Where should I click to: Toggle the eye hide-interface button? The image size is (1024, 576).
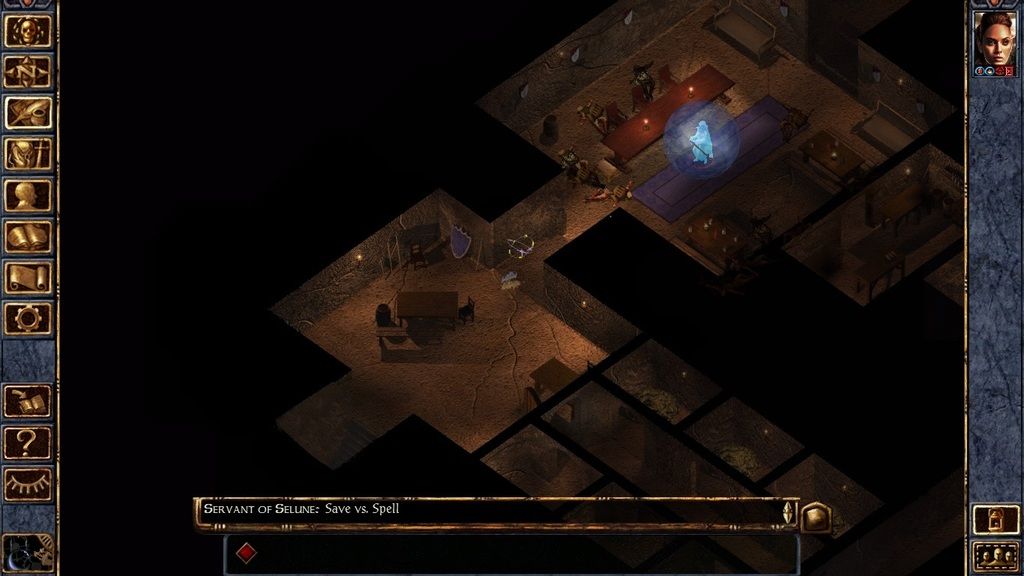pos(28,484)
